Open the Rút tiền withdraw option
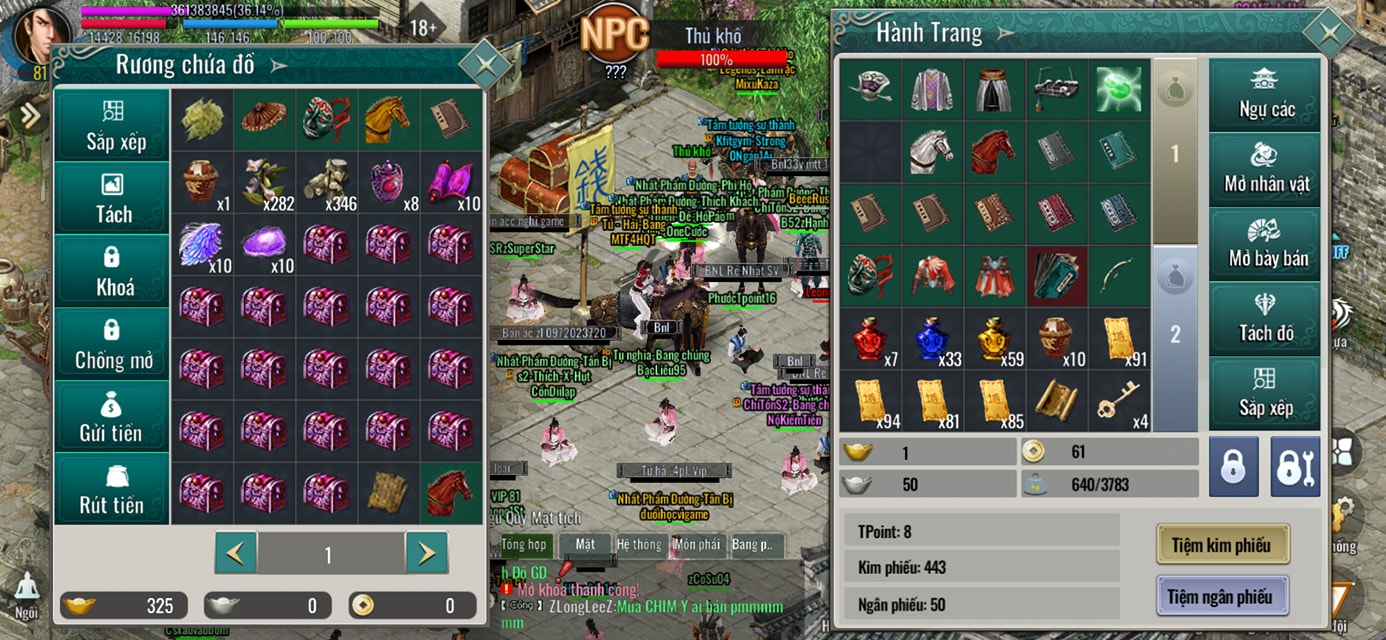 click(113, 490)
